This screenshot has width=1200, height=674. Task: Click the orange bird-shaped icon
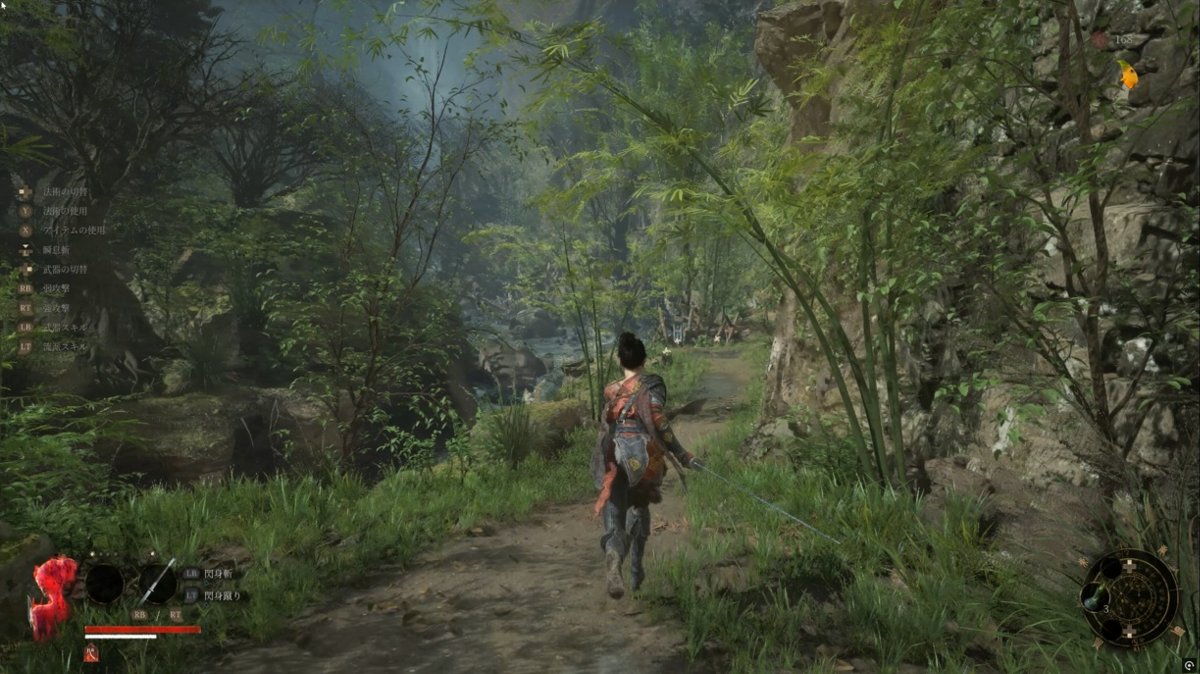(x=1128, y=75)
